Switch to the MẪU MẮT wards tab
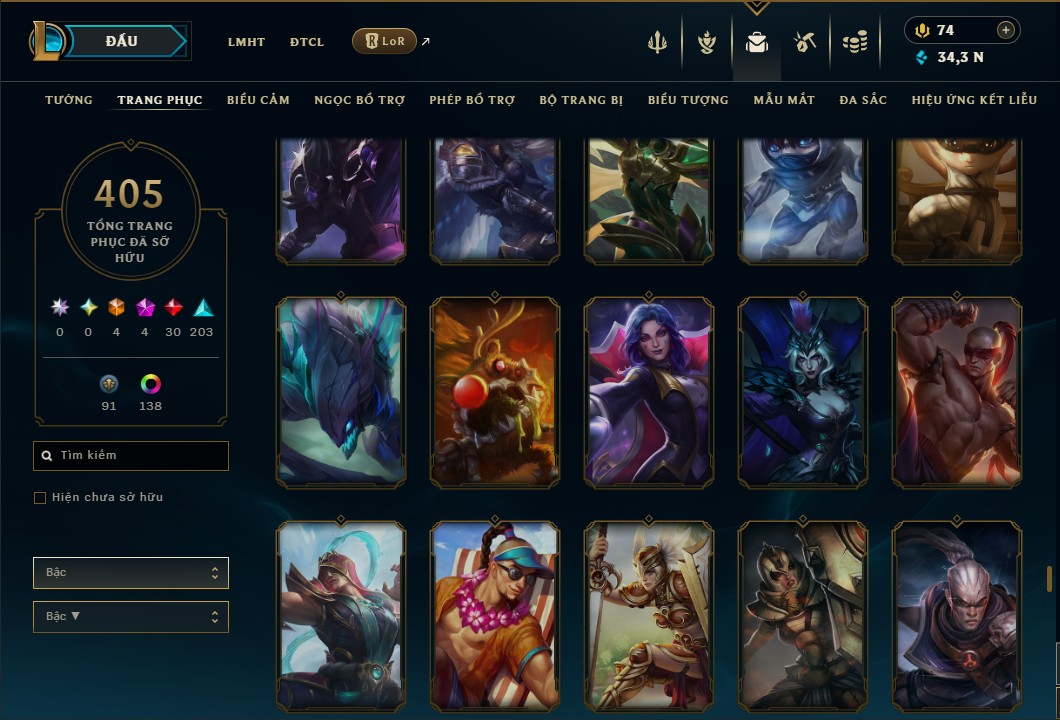The width and height of the screenshot is (1060, 720). coord(784,100)
